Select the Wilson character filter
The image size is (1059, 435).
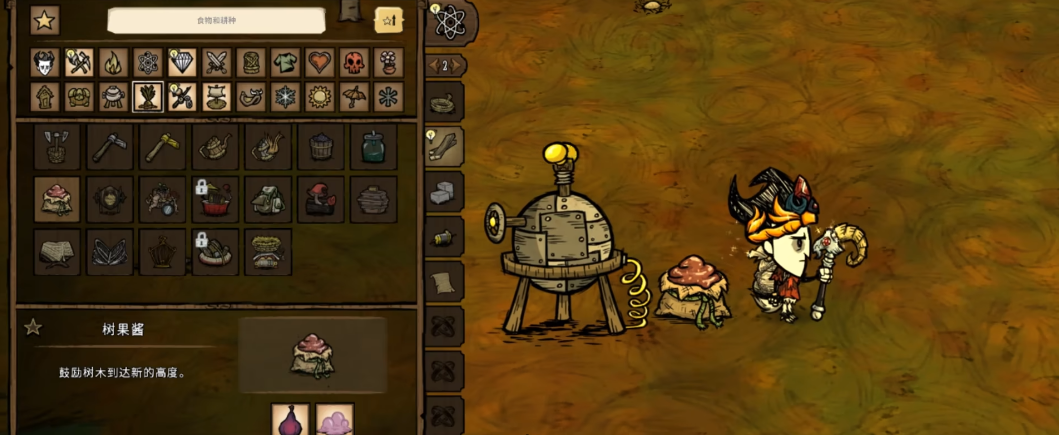[44, 63]
